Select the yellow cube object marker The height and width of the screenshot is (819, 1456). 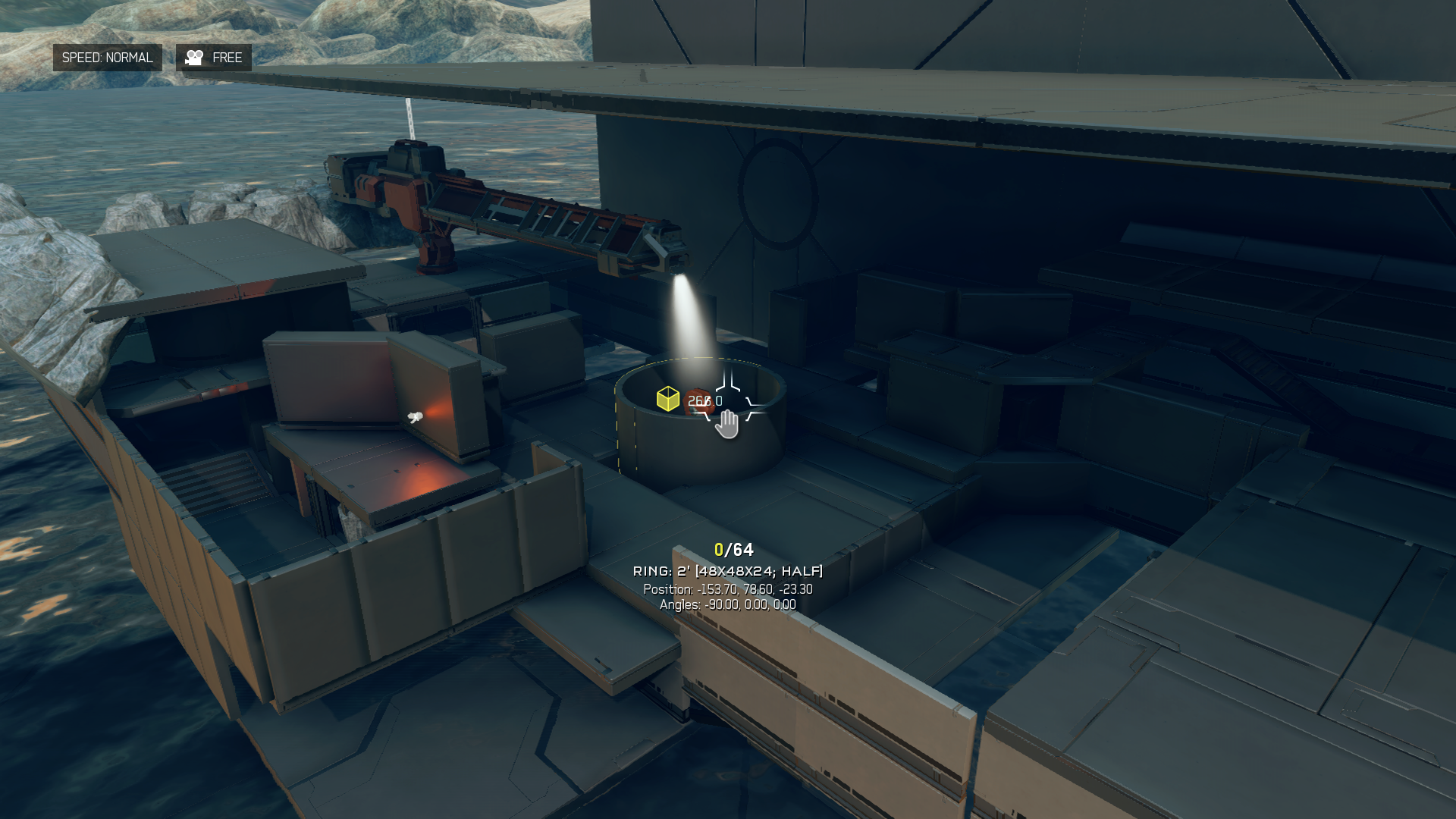tap(667, 399)
